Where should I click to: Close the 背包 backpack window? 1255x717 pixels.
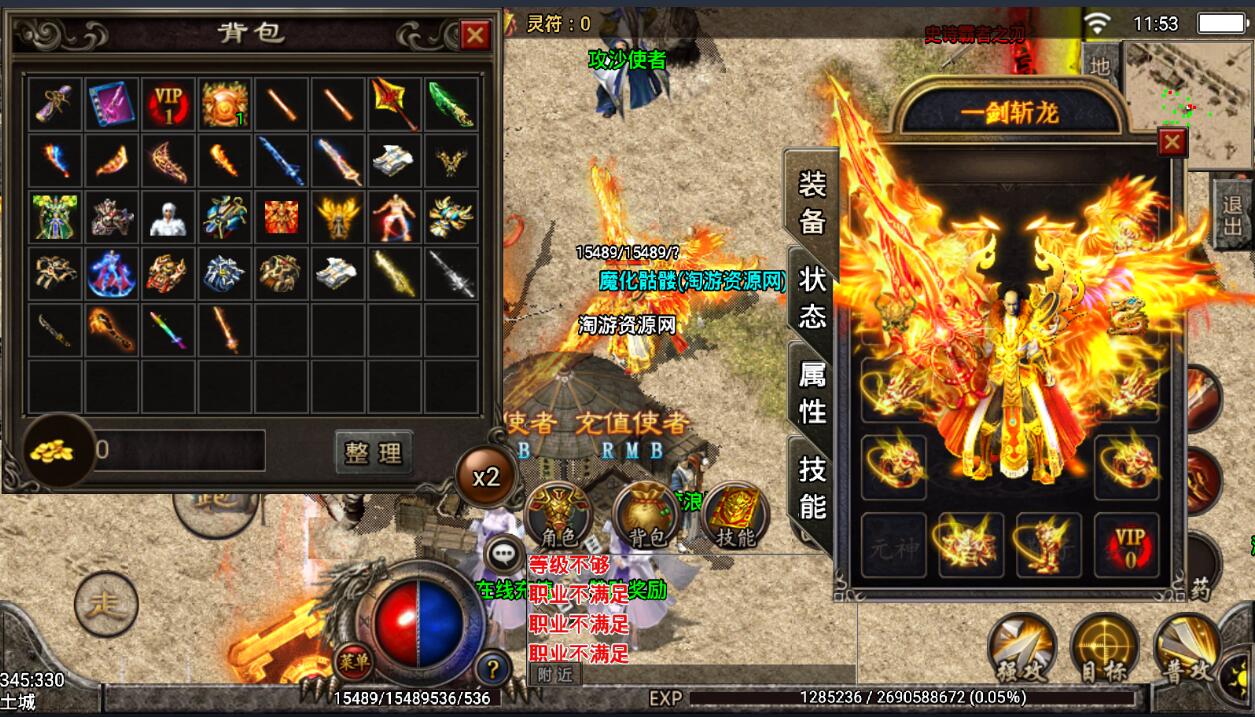(x=475, y=36)
